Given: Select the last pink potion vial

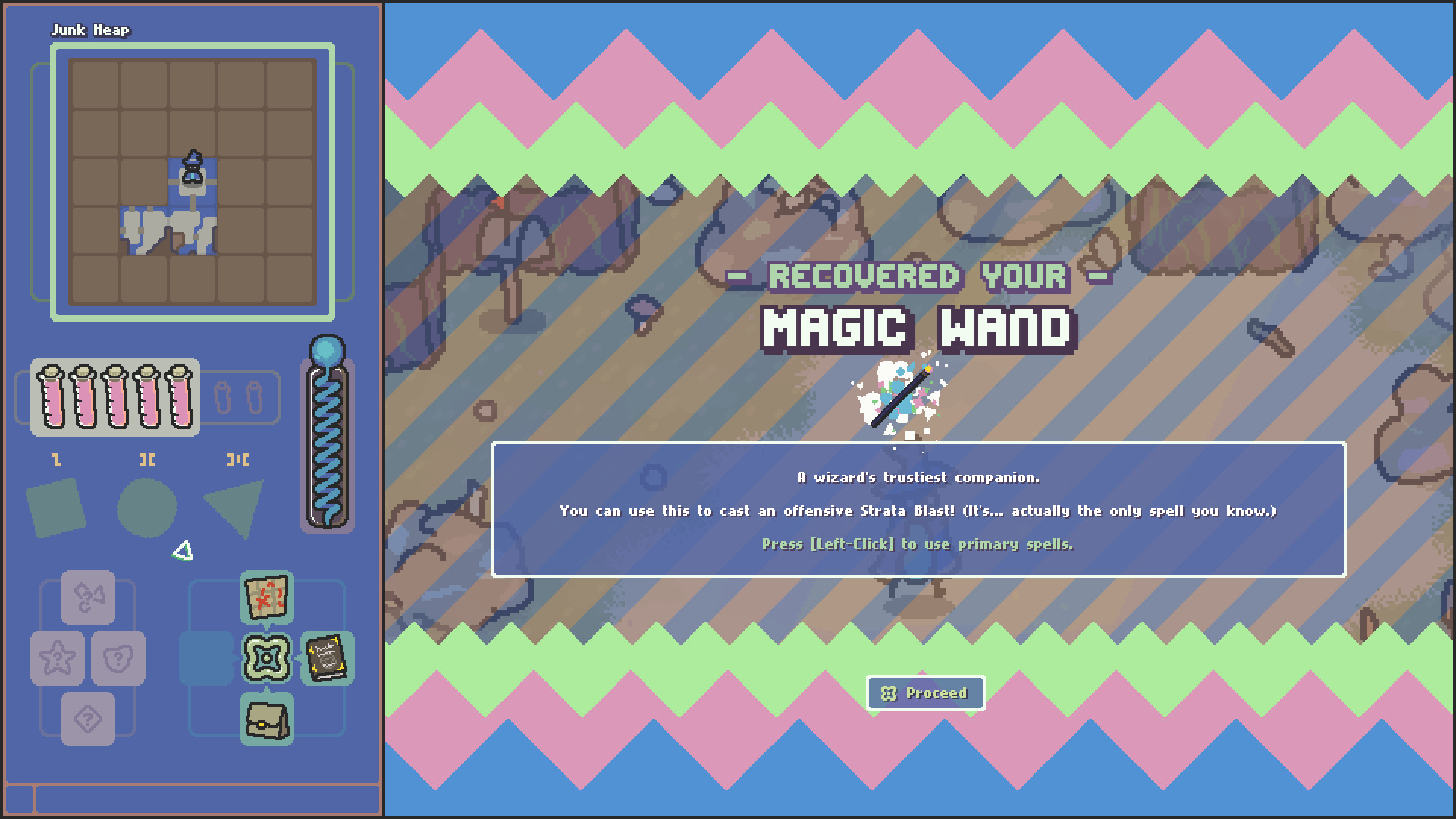Looking at the screenshot, I should pos(178,395).
